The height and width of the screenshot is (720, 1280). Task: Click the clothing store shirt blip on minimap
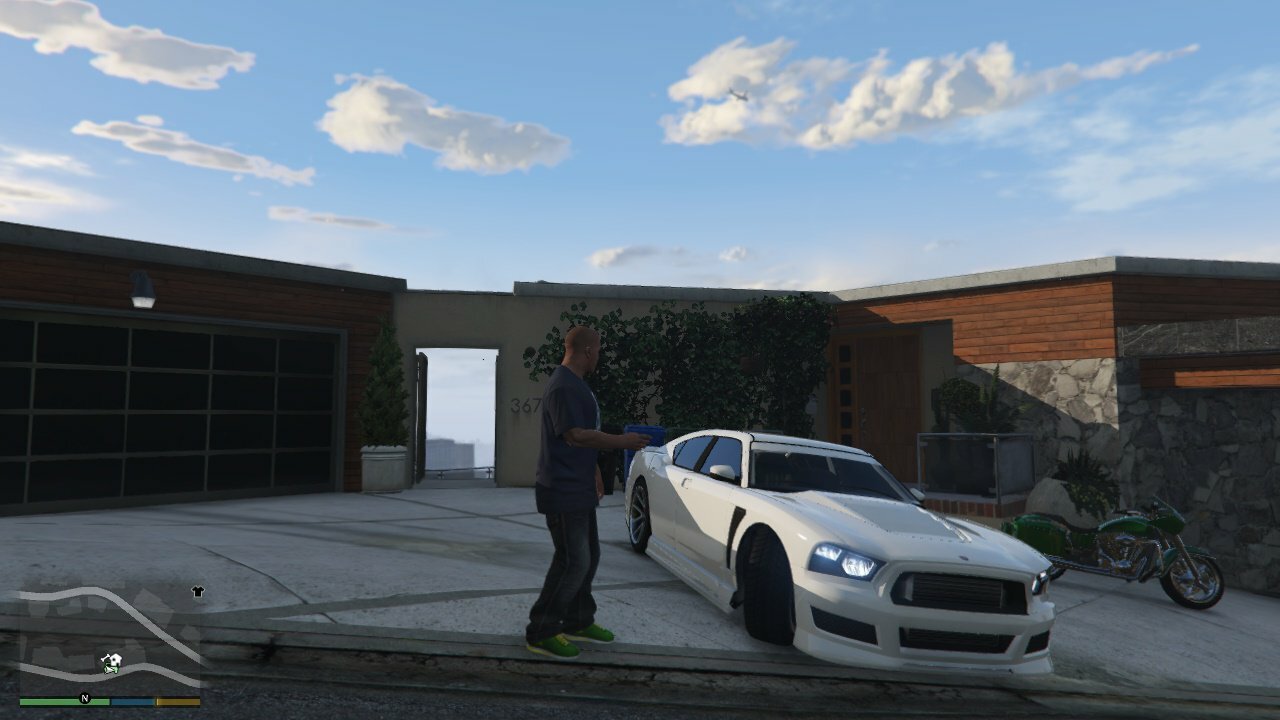(197, 591)
